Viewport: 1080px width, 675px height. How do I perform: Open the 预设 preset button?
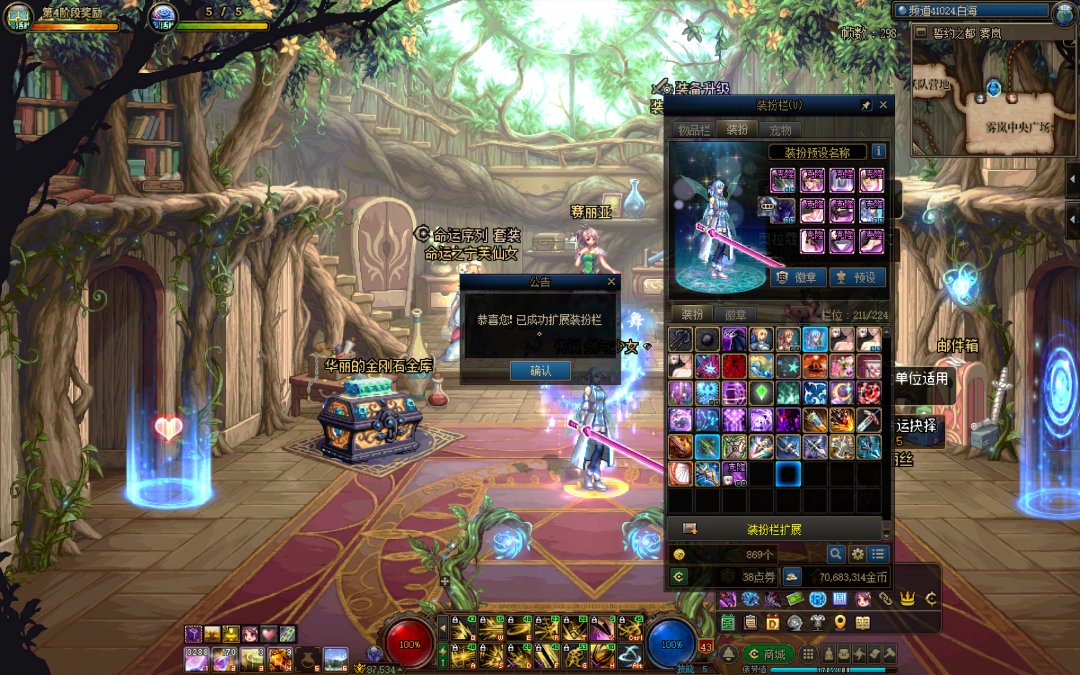[857, 277]
